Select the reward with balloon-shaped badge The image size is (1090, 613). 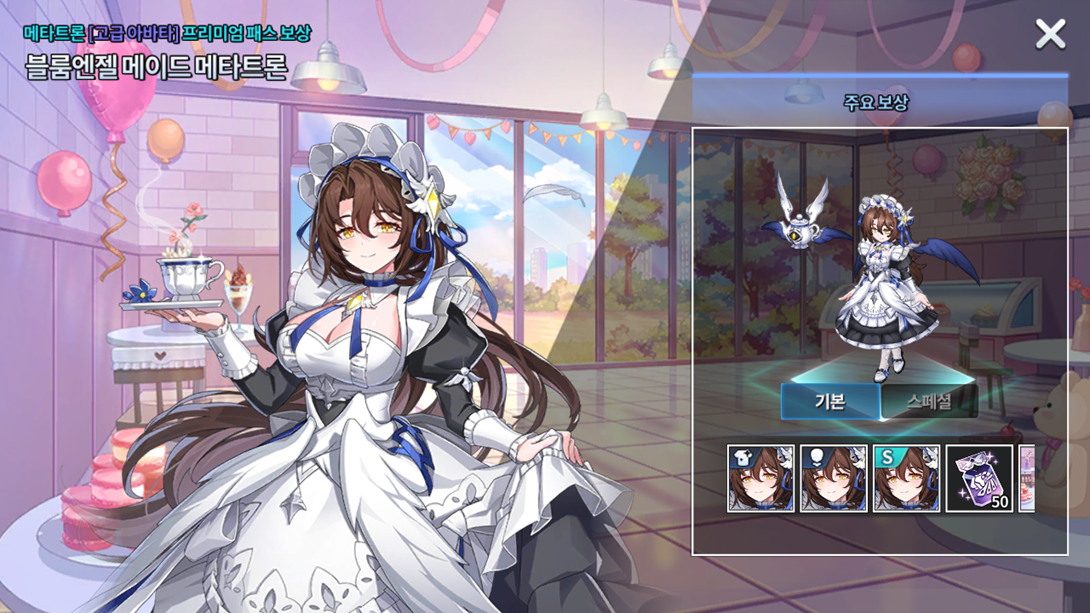tap(834, 479)
